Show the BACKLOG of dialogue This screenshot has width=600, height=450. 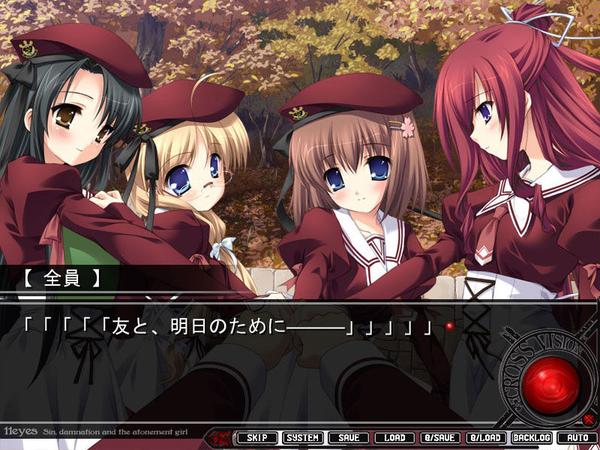click(531, 438)
